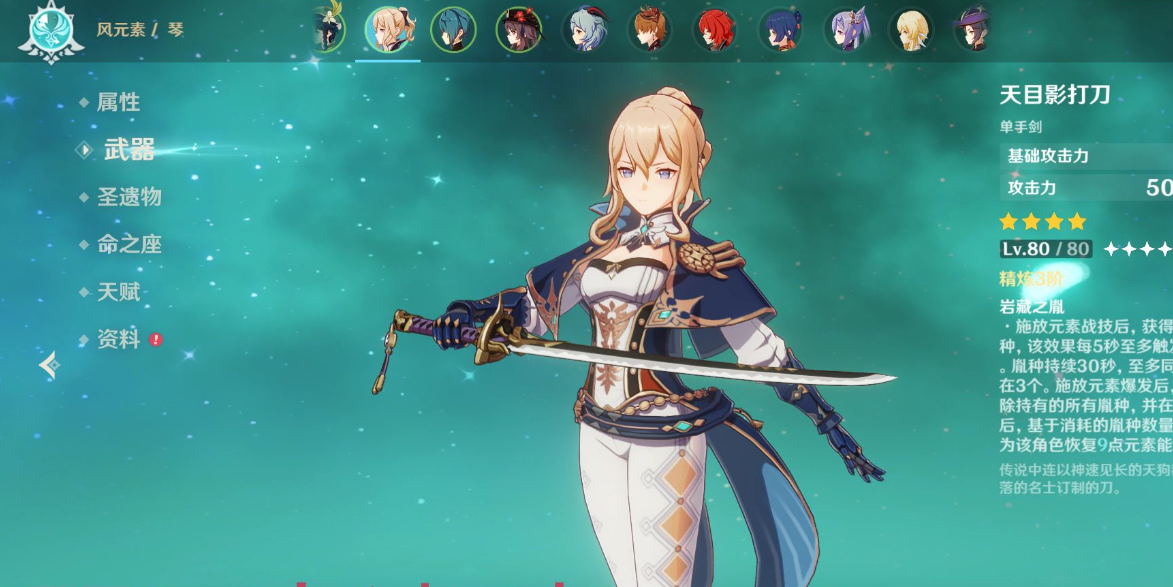
Task: Show the 命之座 constellation page
Action: 129,245
